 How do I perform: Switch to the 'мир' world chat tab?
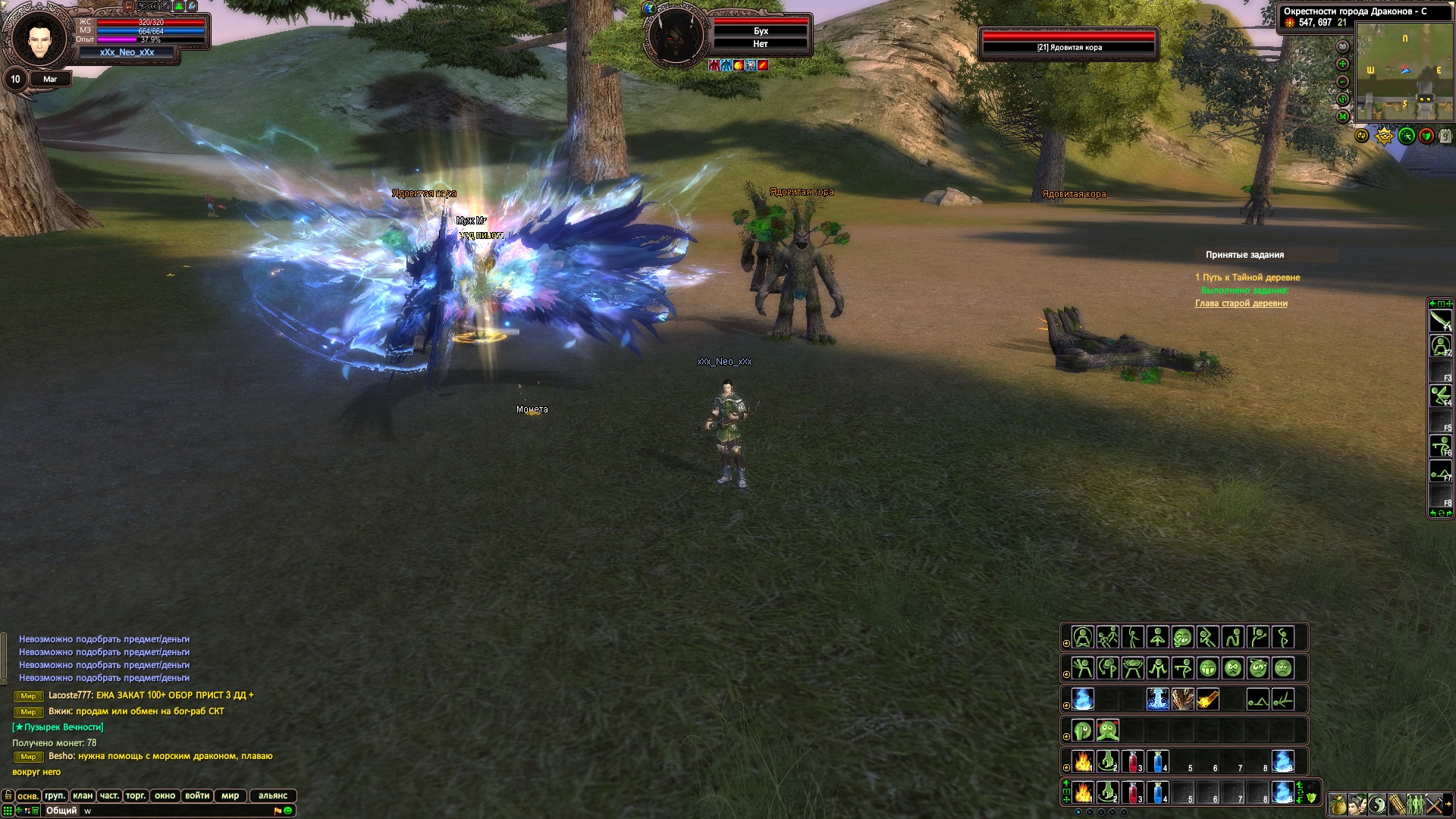(231, 795)
